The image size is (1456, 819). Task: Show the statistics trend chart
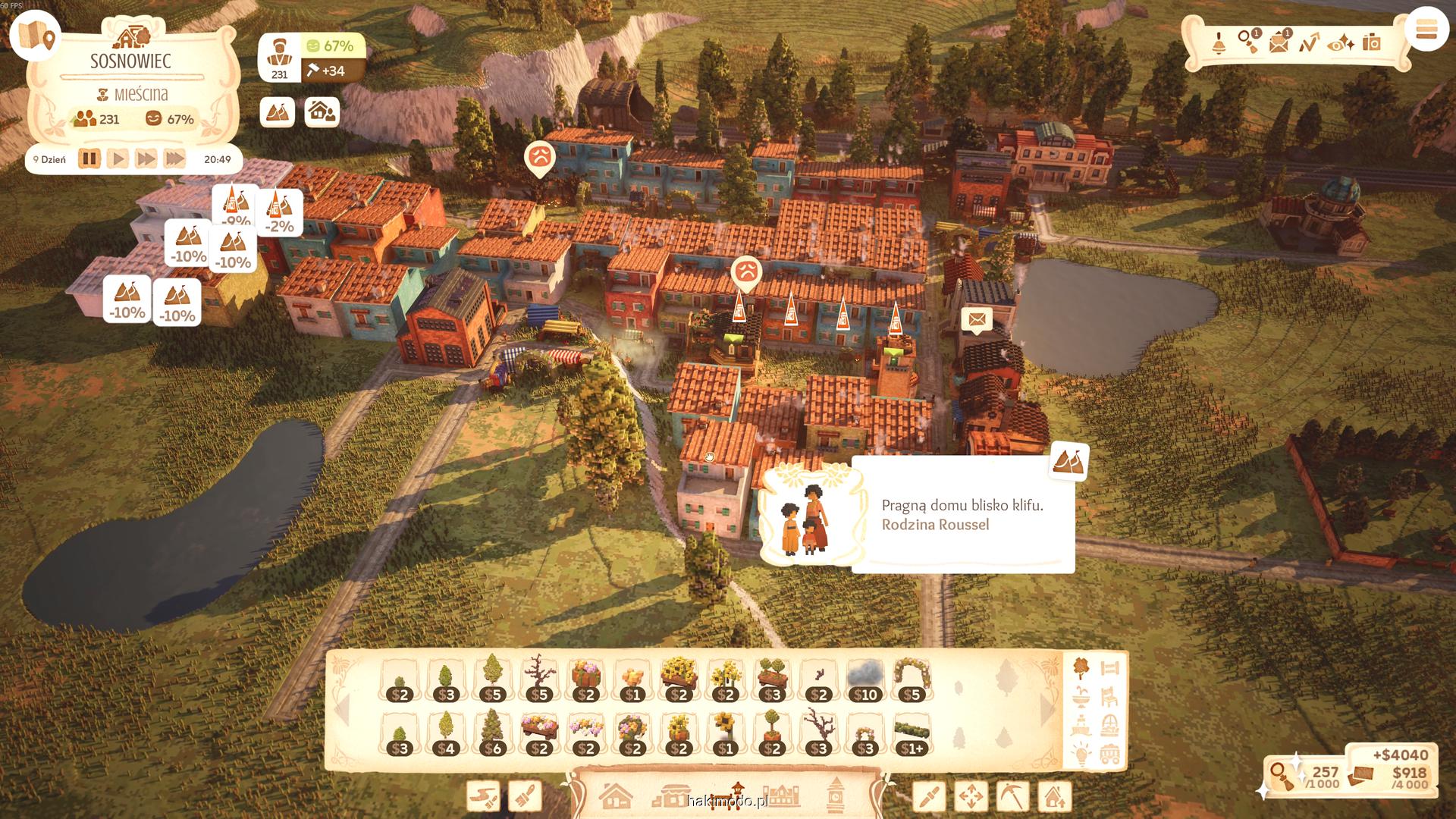[1309, 42]
